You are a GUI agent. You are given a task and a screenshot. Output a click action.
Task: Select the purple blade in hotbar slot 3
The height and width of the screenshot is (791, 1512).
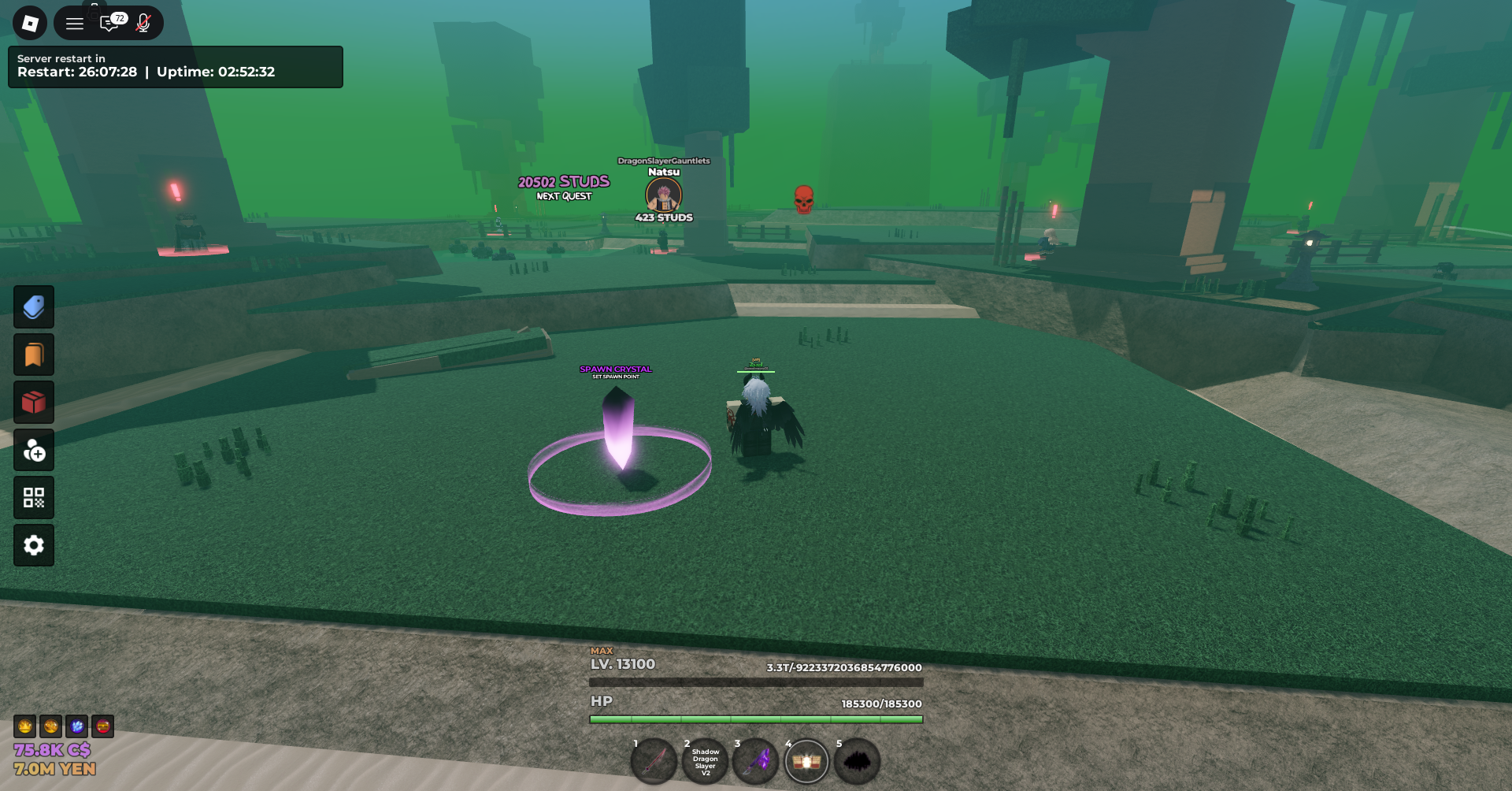point(755,761)
